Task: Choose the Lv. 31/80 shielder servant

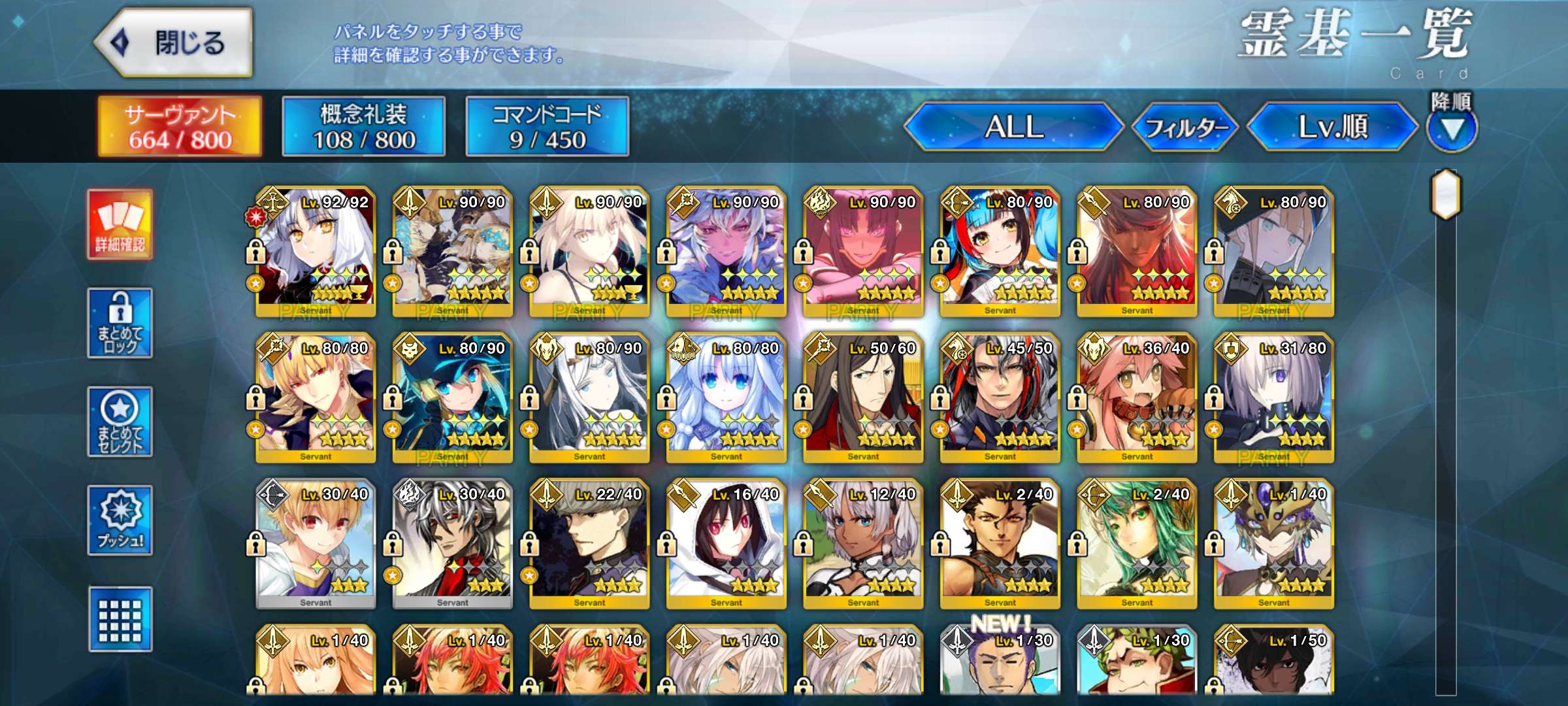Action: pyautogui.click(x=1273, y=397)
